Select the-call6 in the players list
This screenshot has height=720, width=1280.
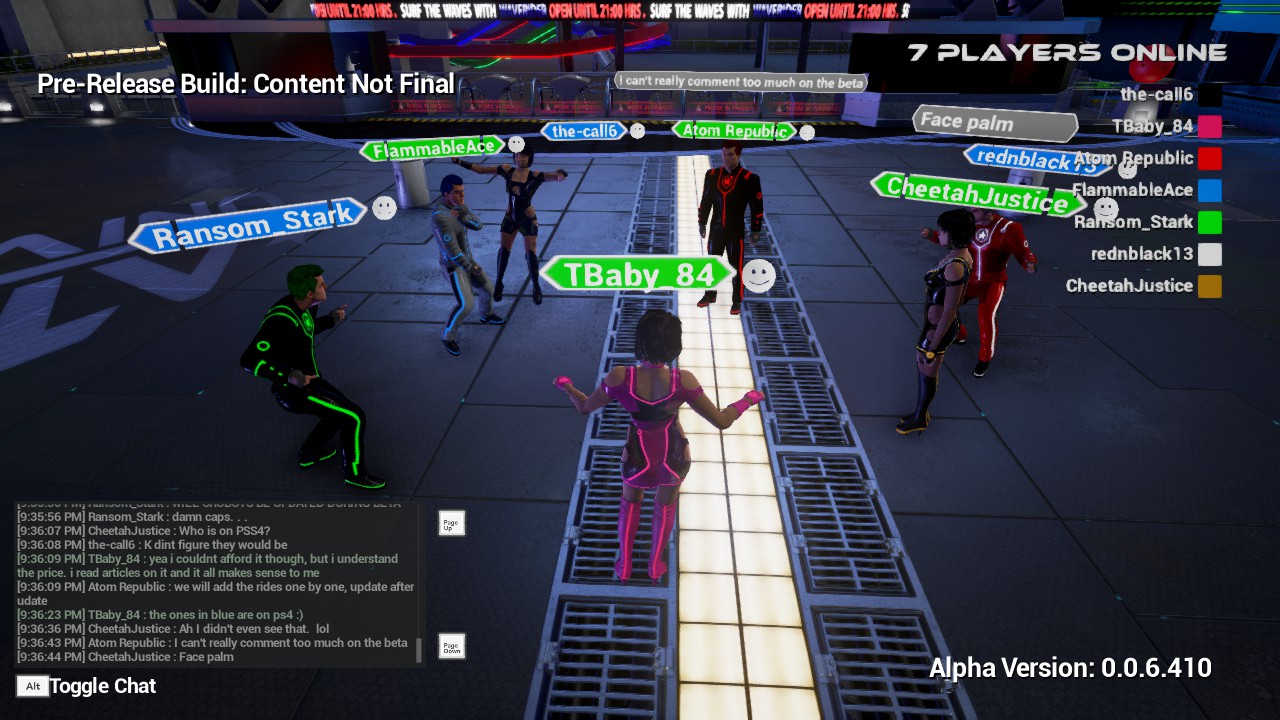click(x=1157, y=95)
